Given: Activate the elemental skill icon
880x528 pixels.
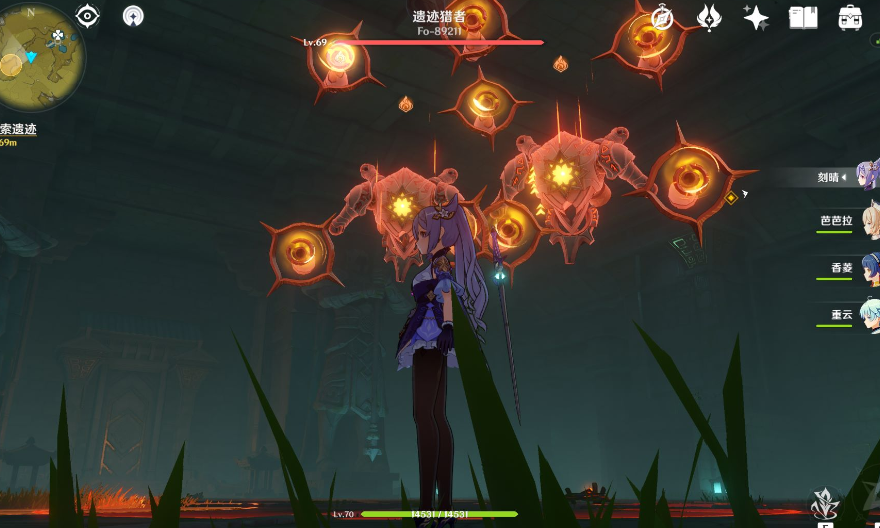Looking at the screenshot, I should pos(824,504).
